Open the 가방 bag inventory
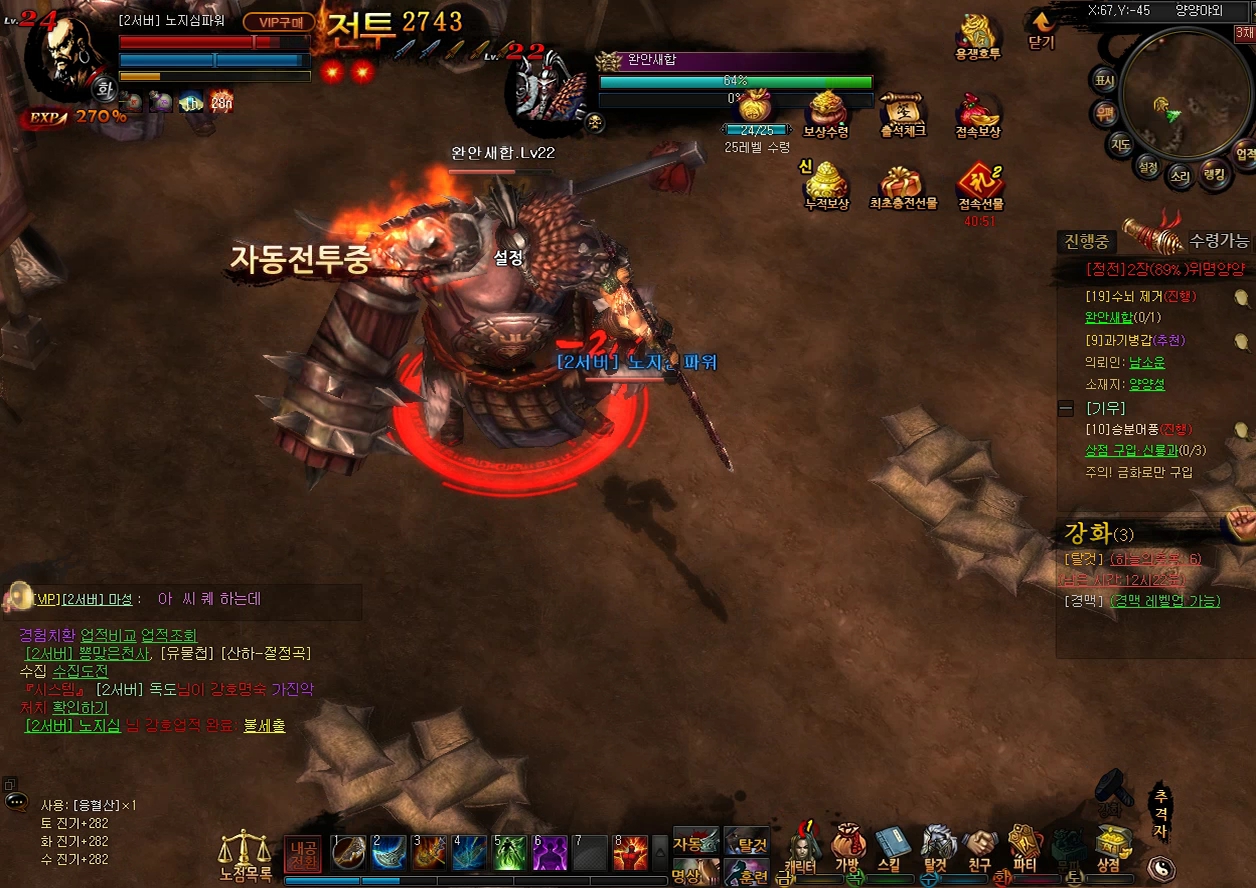The height and width of the screenshot is (888, 1256). click(x=847, y=847)
